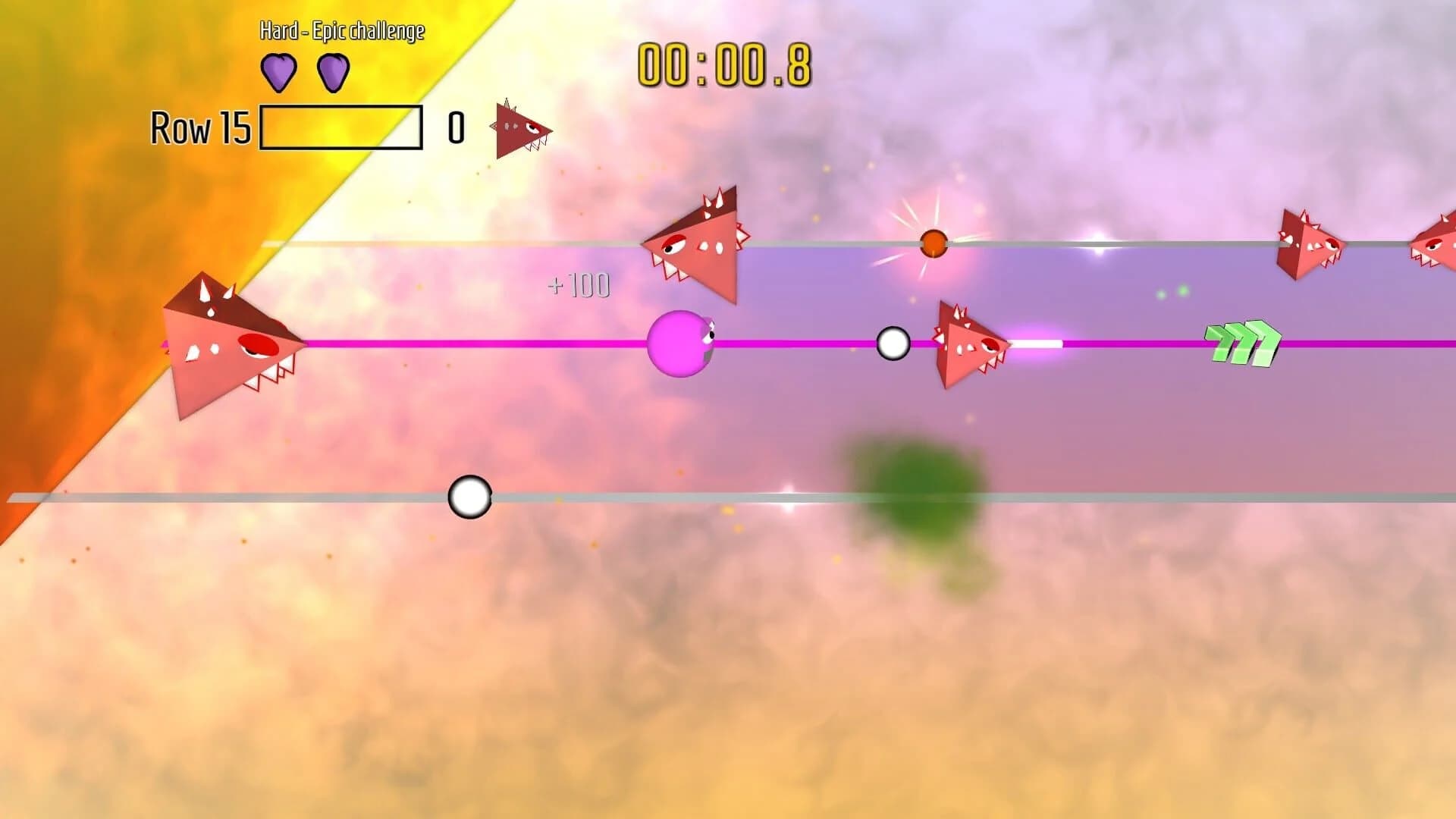Click the Row 15 progress bar
Screen dimensions: 1456x819
tap(341, 125)
